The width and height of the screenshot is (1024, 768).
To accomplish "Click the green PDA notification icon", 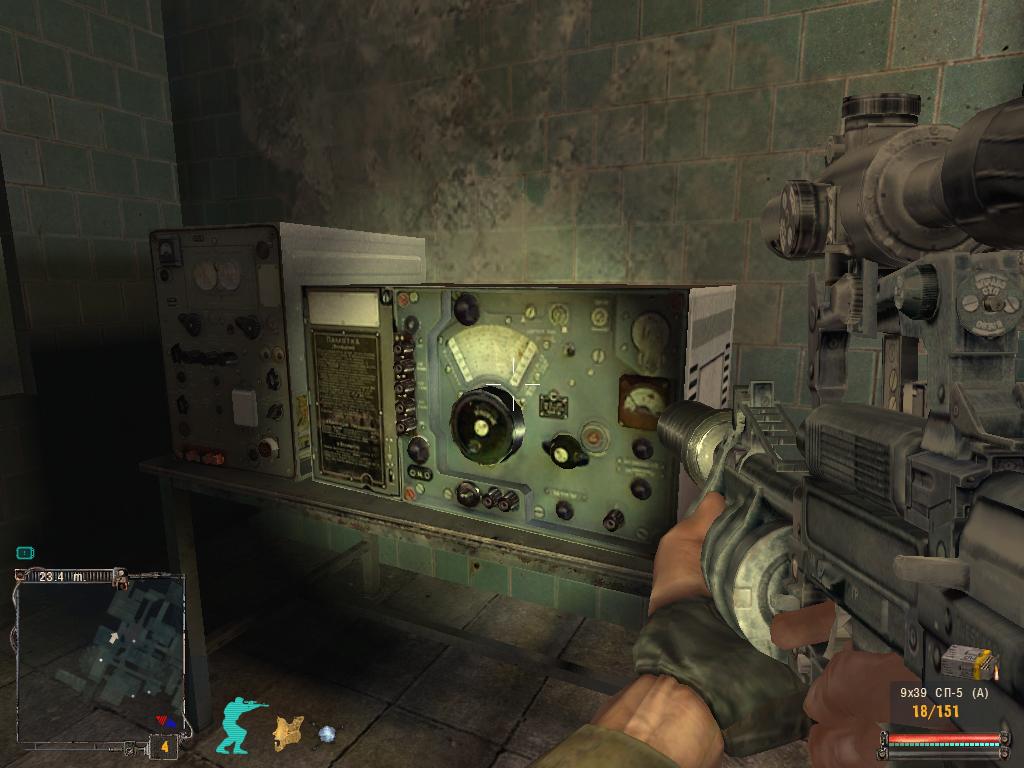I will [25, 552].
